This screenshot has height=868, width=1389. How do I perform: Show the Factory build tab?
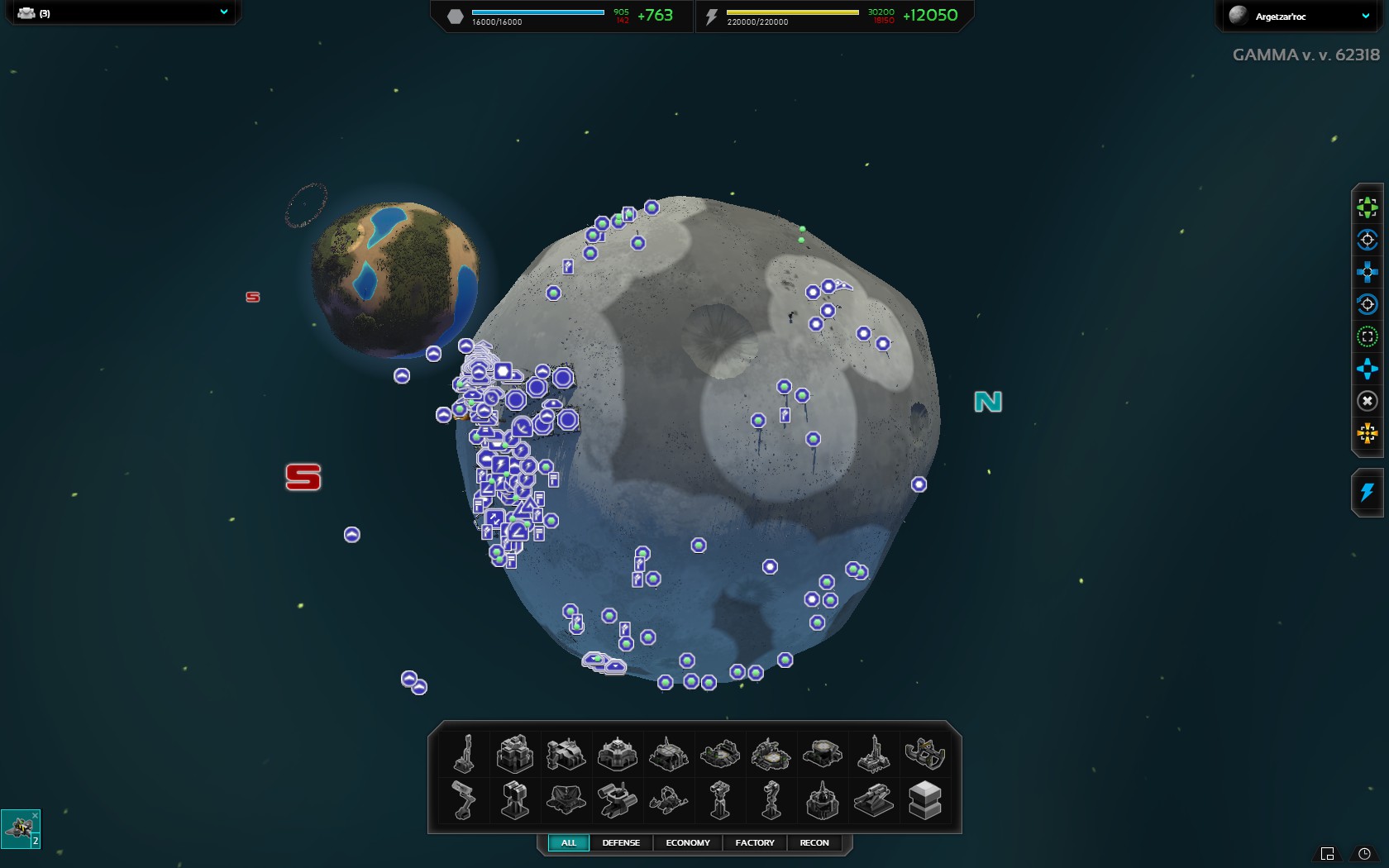click(755, 842)
